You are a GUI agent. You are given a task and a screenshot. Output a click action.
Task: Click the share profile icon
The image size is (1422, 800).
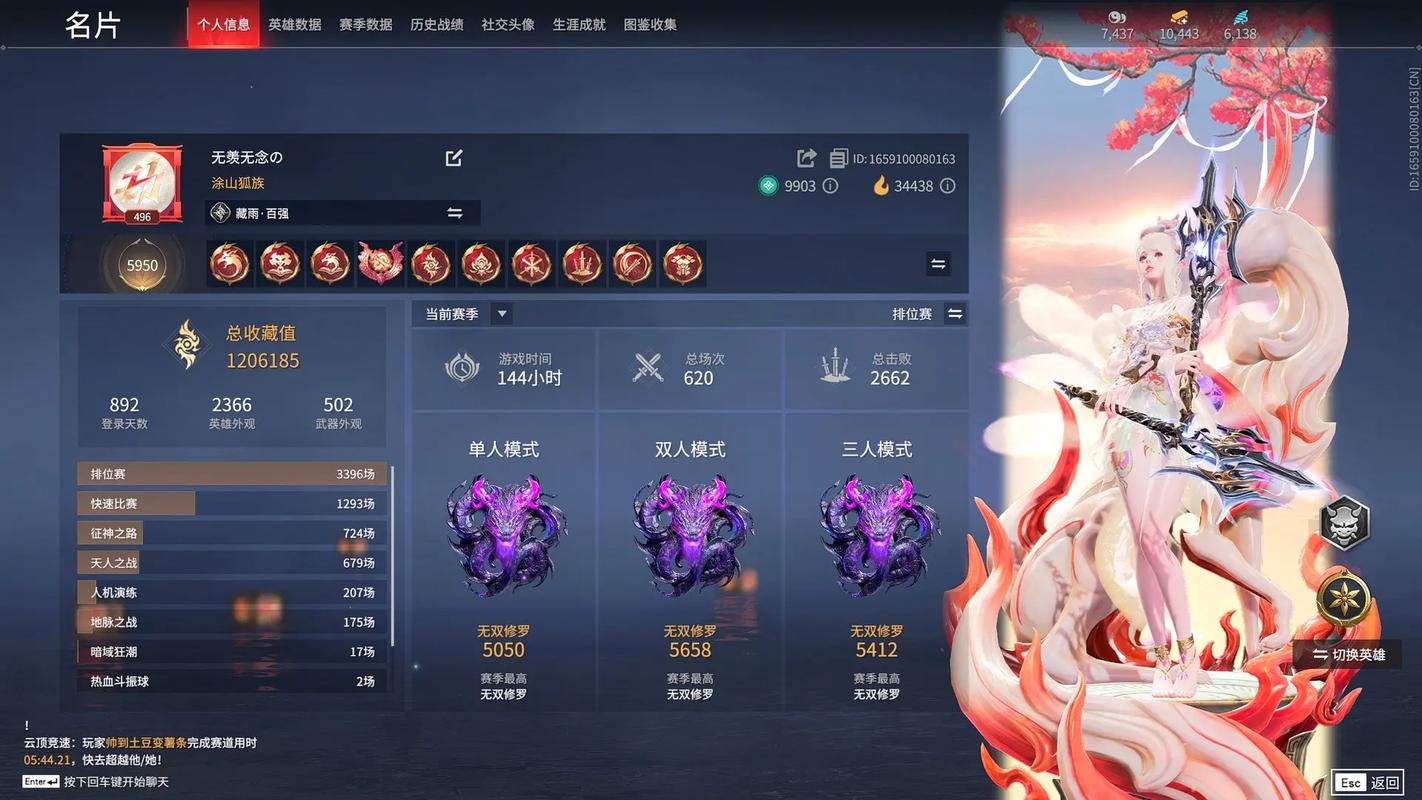click(x=806, y=157)
